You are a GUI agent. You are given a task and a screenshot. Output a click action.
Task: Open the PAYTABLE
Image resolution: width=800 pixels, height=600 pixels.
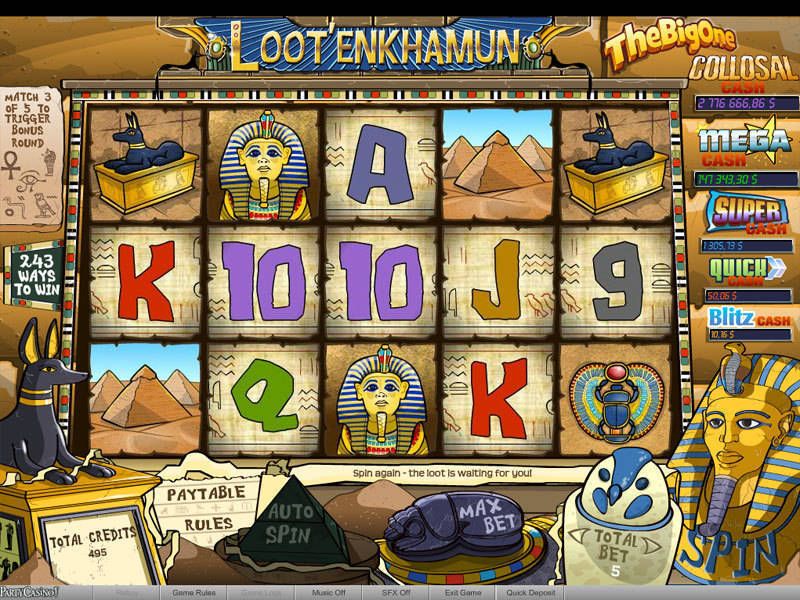click(206, 494)
